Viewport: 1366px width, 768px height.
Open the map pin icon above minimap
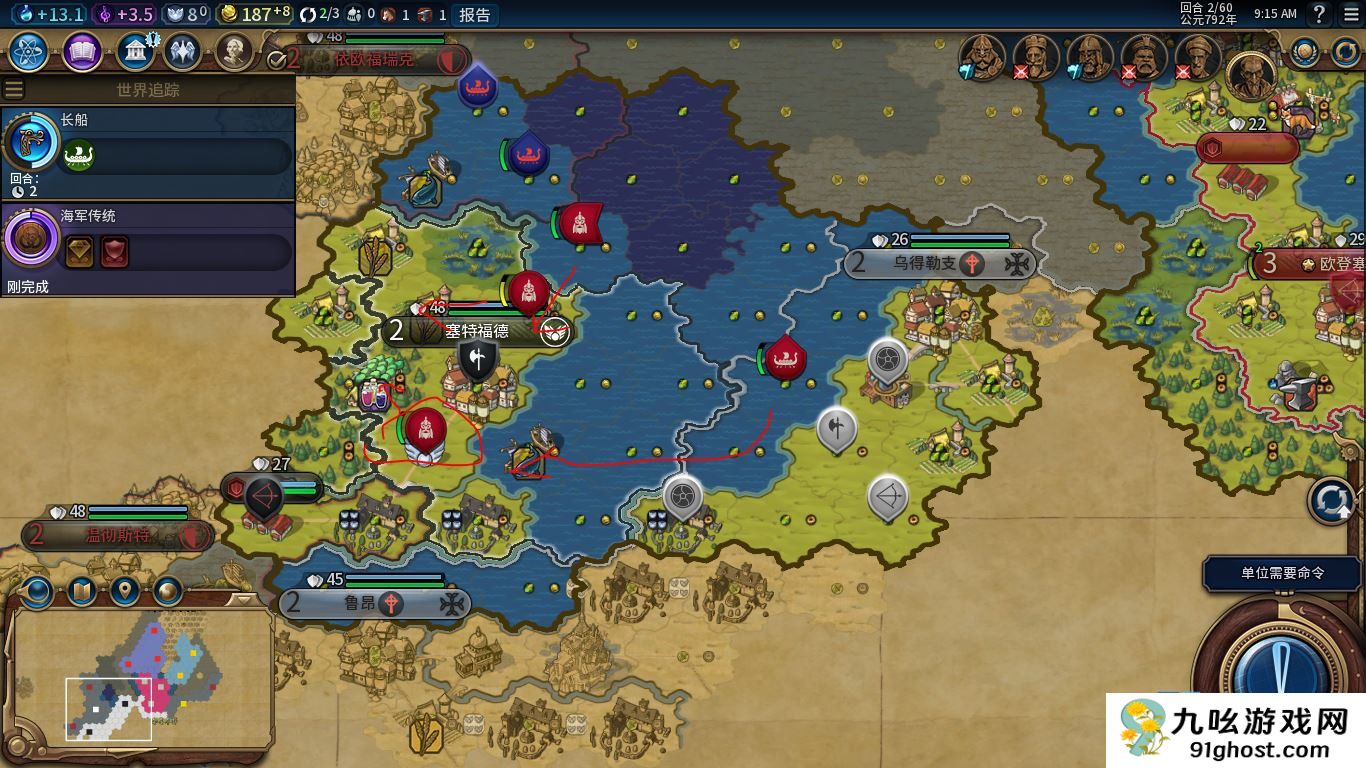point(124,592)
